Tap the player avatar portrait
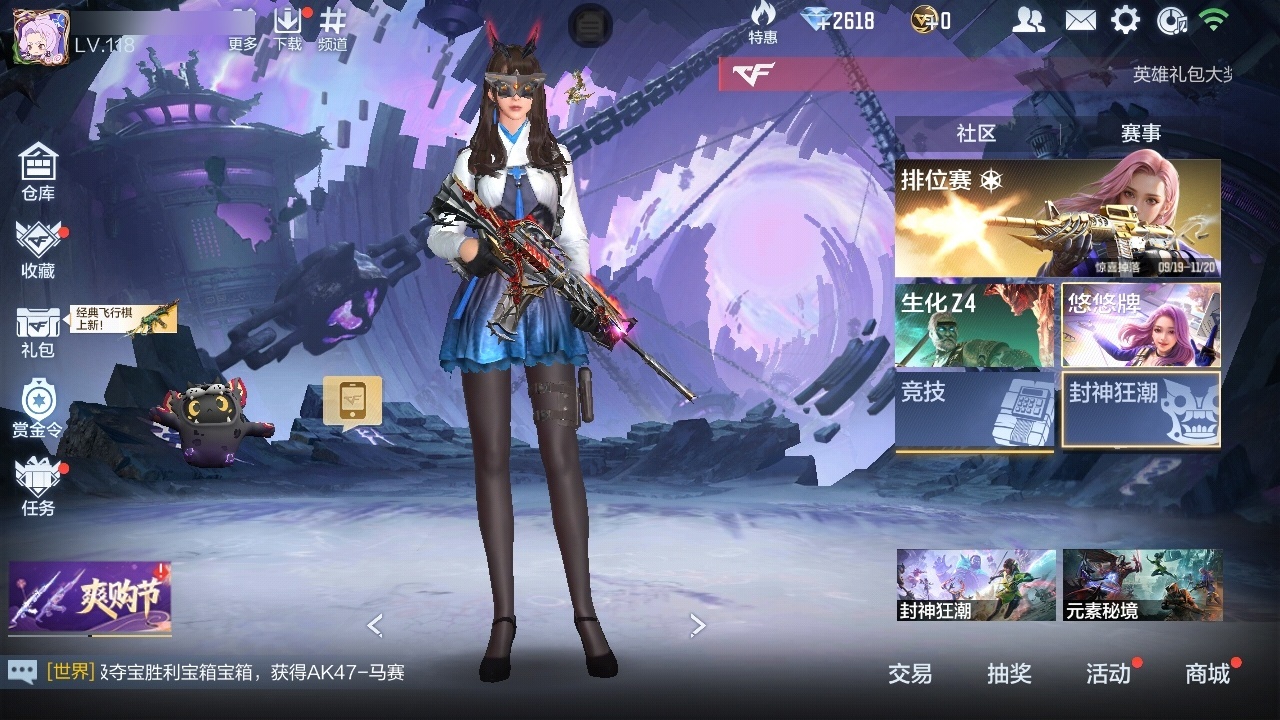 coord(41,37)
